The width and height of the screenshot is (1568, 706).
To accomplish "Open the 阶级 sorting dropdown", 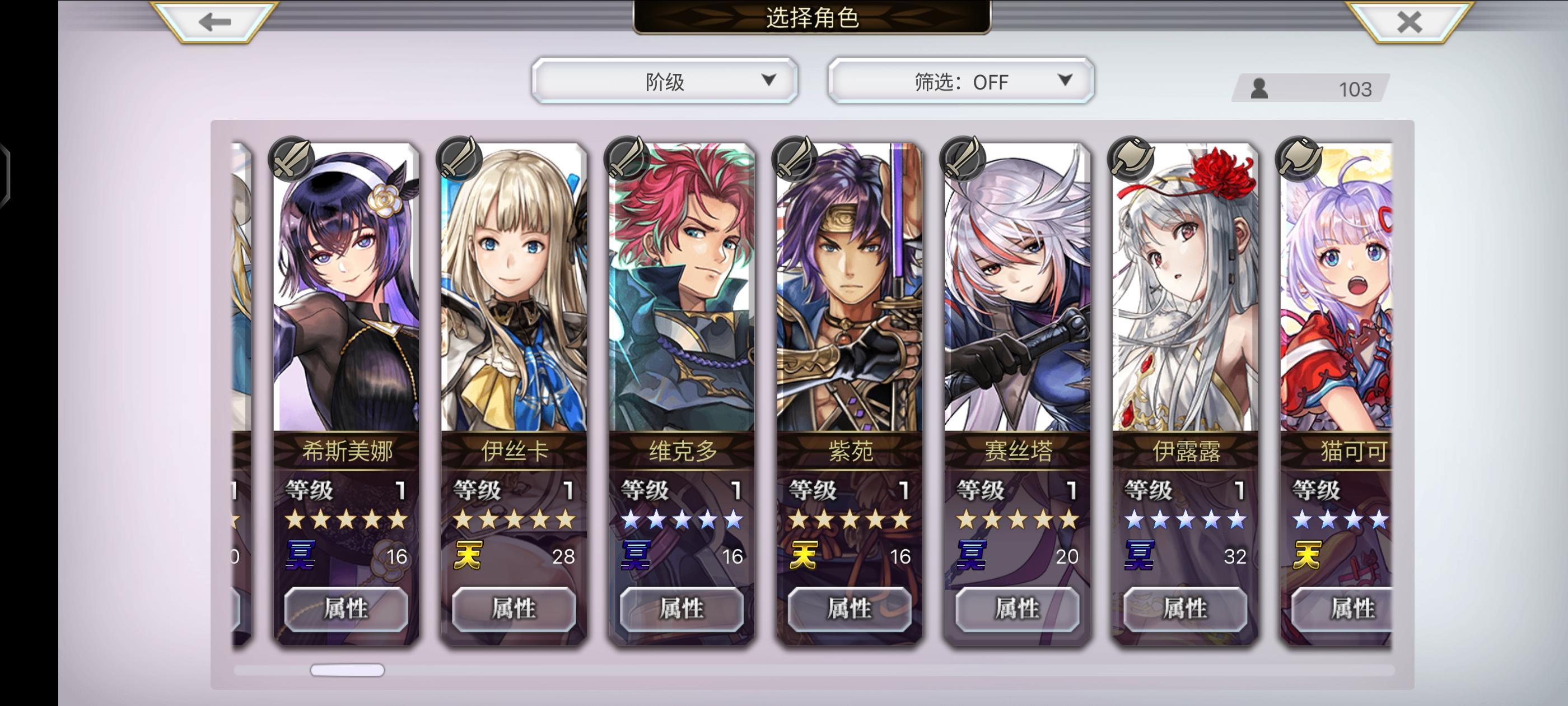I will [666, 80].
